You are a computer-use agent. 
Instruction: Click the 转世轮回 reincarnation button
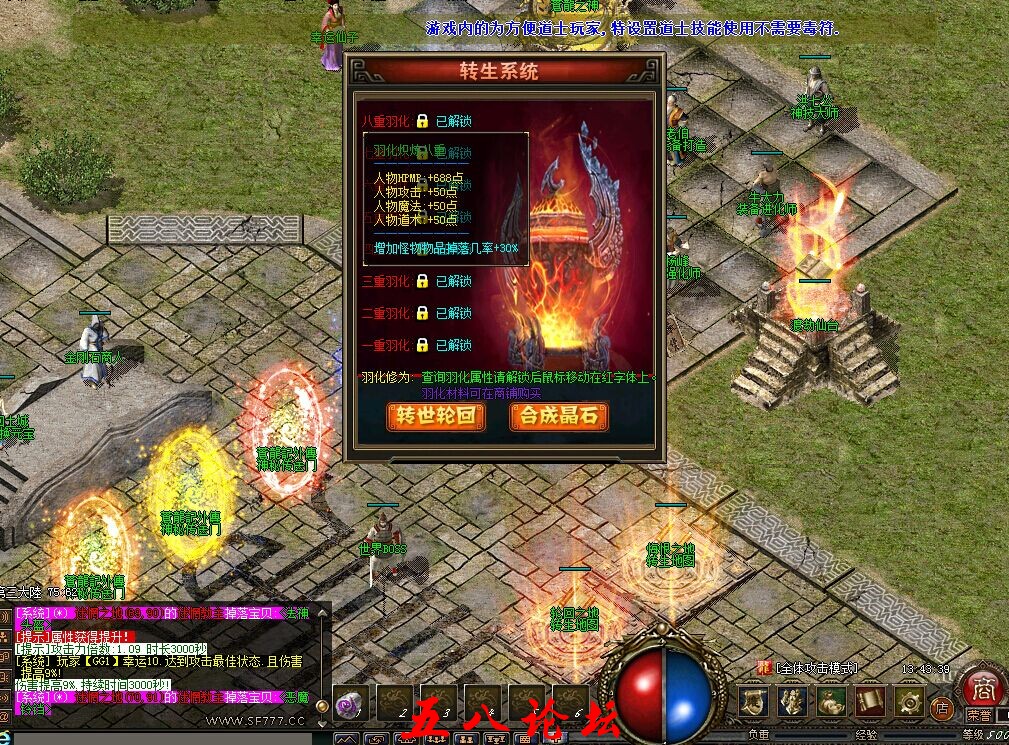[x=436, y=416]
